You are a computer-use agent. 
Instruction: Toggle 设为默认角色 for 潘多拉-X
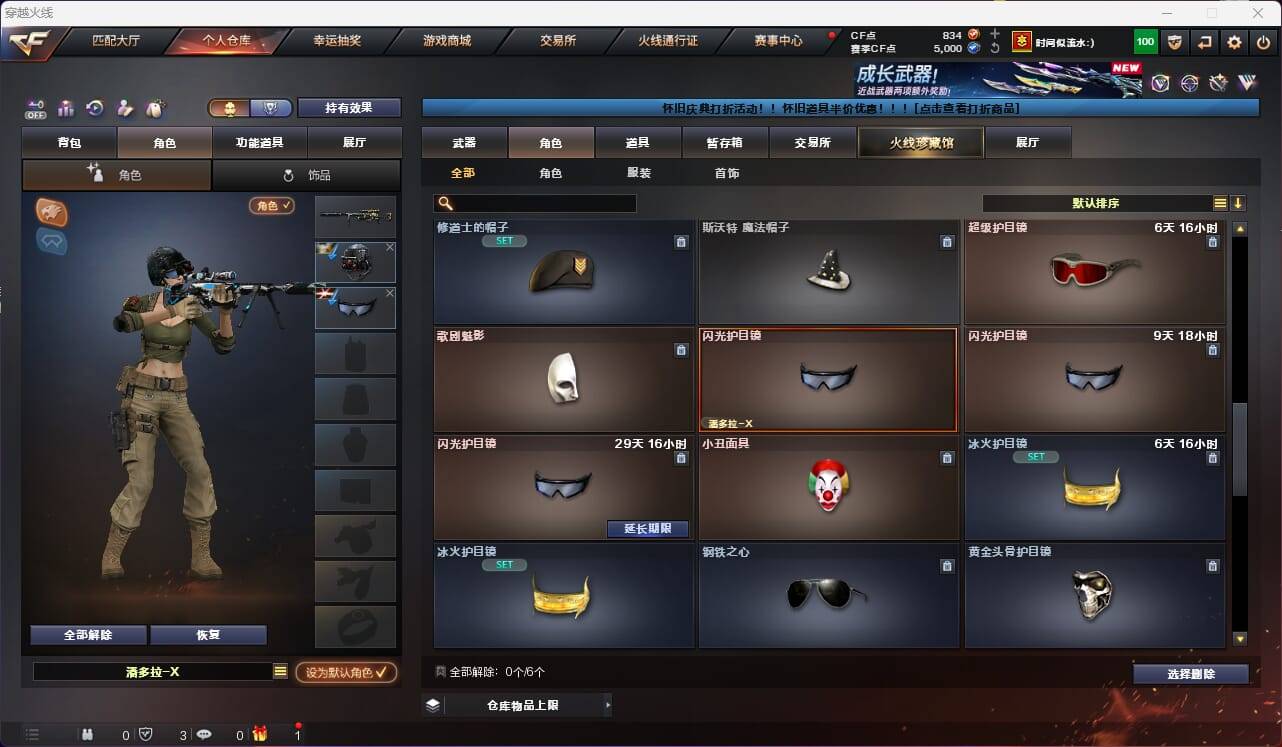tap(347, 673)
